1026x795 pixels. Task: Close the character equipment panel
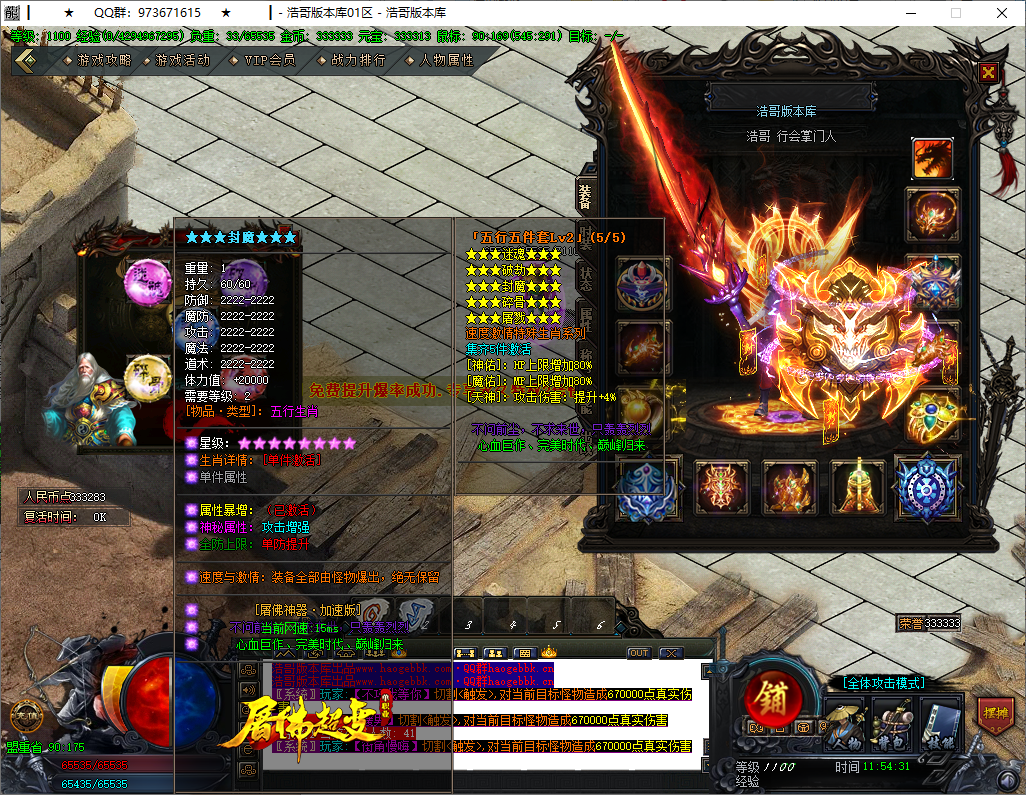click(988, 72)
